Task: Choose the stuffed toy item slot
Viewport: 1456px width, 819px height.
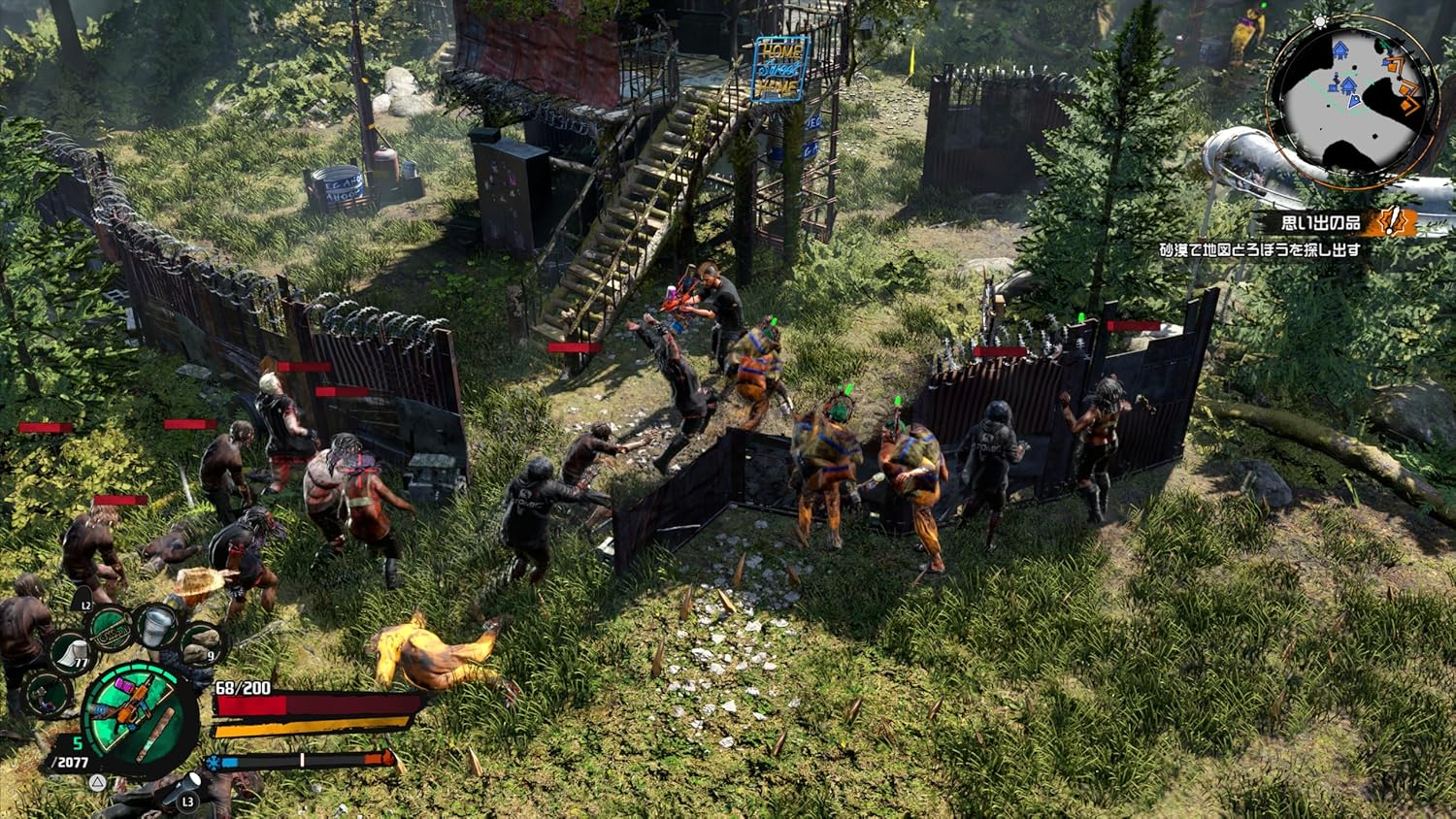Action: (x=47, y=693)
